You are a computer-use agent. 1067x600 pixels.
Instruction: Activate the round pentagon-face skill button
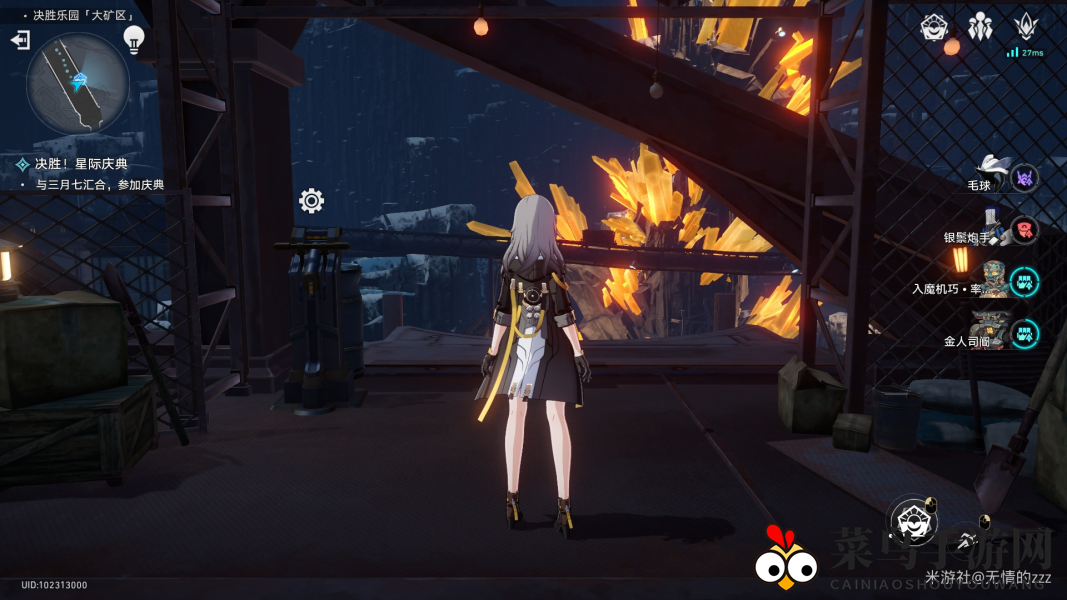911,520
